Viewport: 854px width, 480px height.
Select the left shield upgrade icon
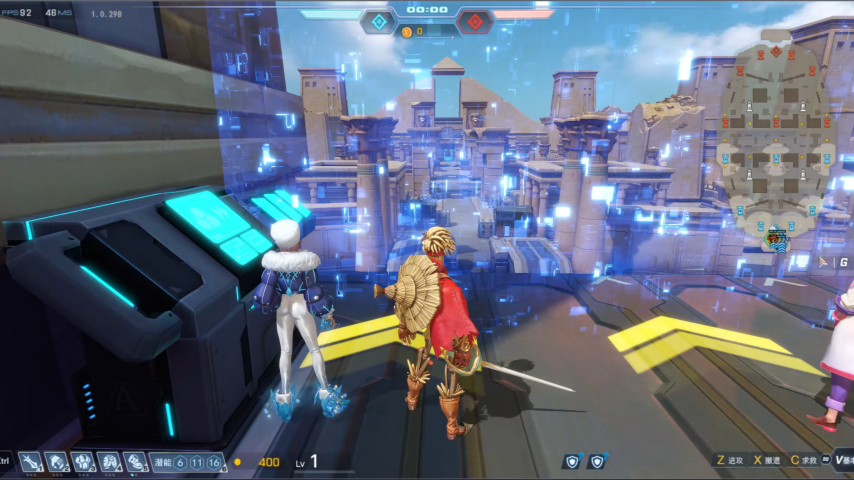tap(571, 461)
